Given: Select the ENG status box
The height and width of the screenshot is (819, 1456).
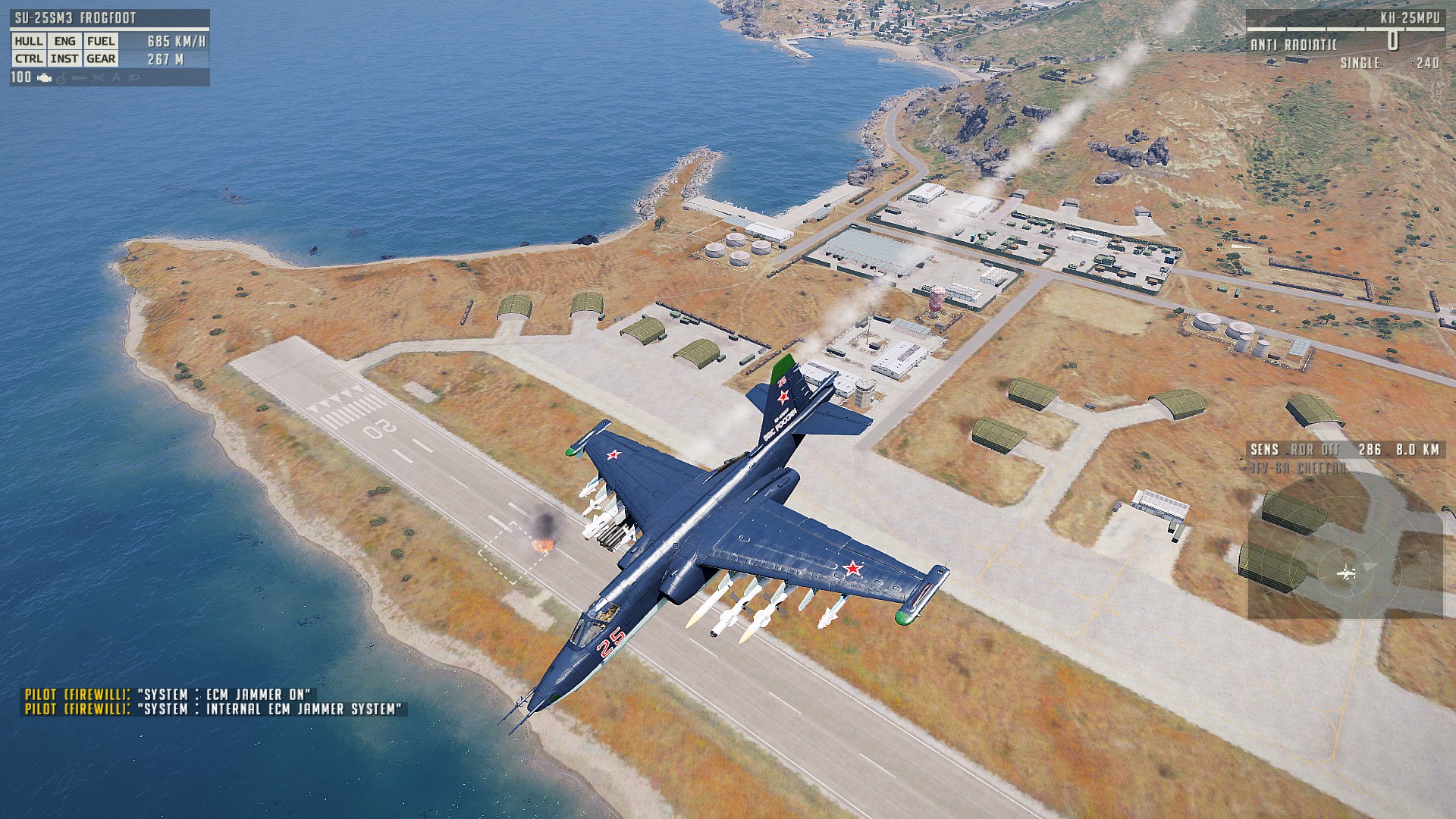Looking at the screenshot, I should tap(64, 41).
